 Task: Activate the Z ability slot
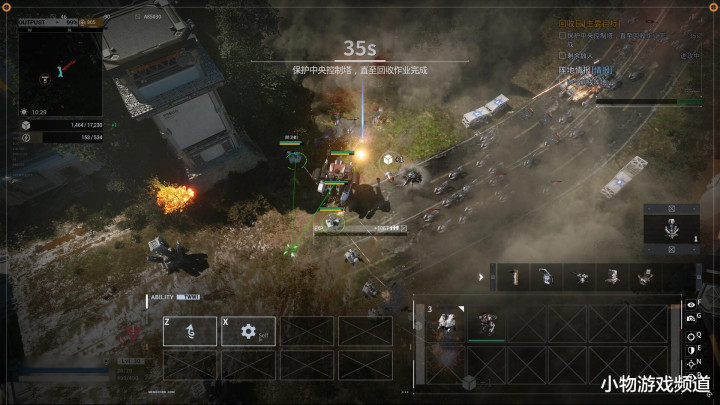(190, 331)
